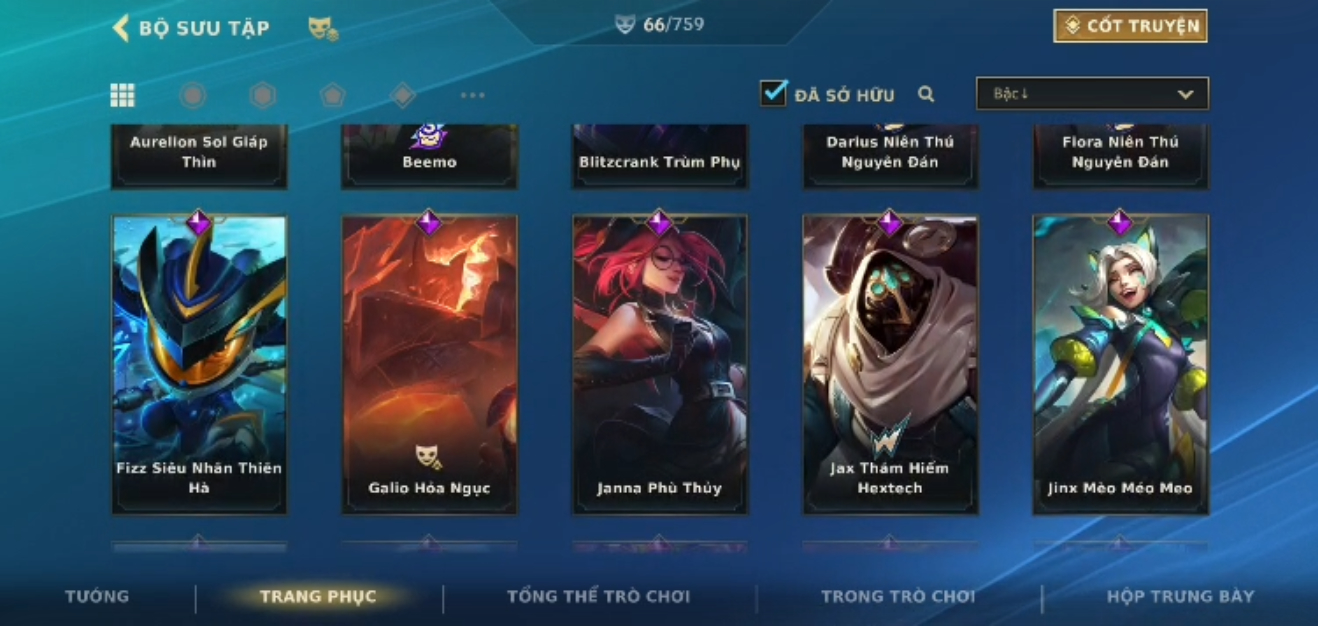Show the Hộp Trưng Bày tab
Screen dimensions: 1318x626
(1180, 596)
